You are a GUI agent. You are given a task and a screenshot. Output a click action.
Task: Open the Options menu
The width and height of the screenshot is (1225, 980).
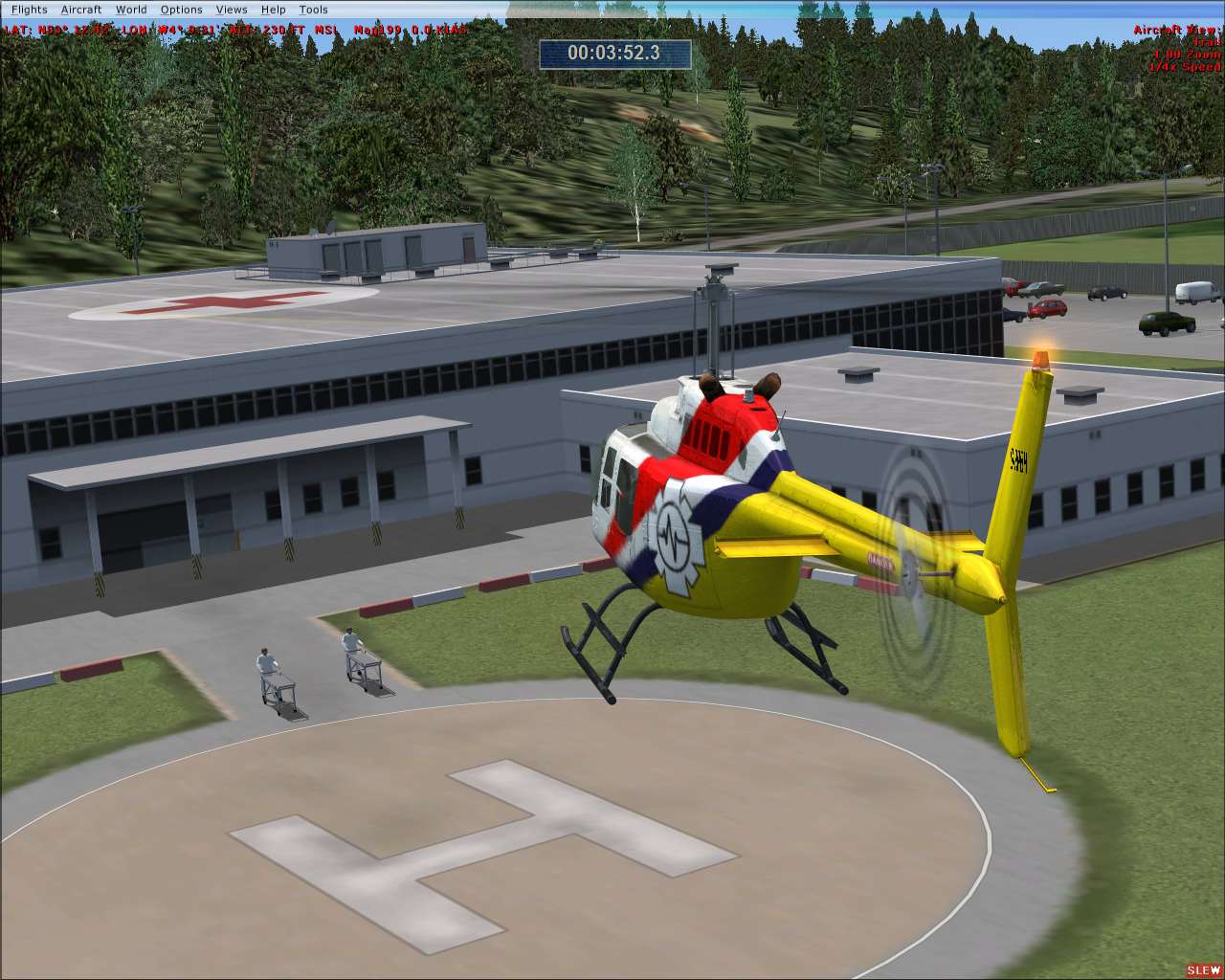coord(181,9)
